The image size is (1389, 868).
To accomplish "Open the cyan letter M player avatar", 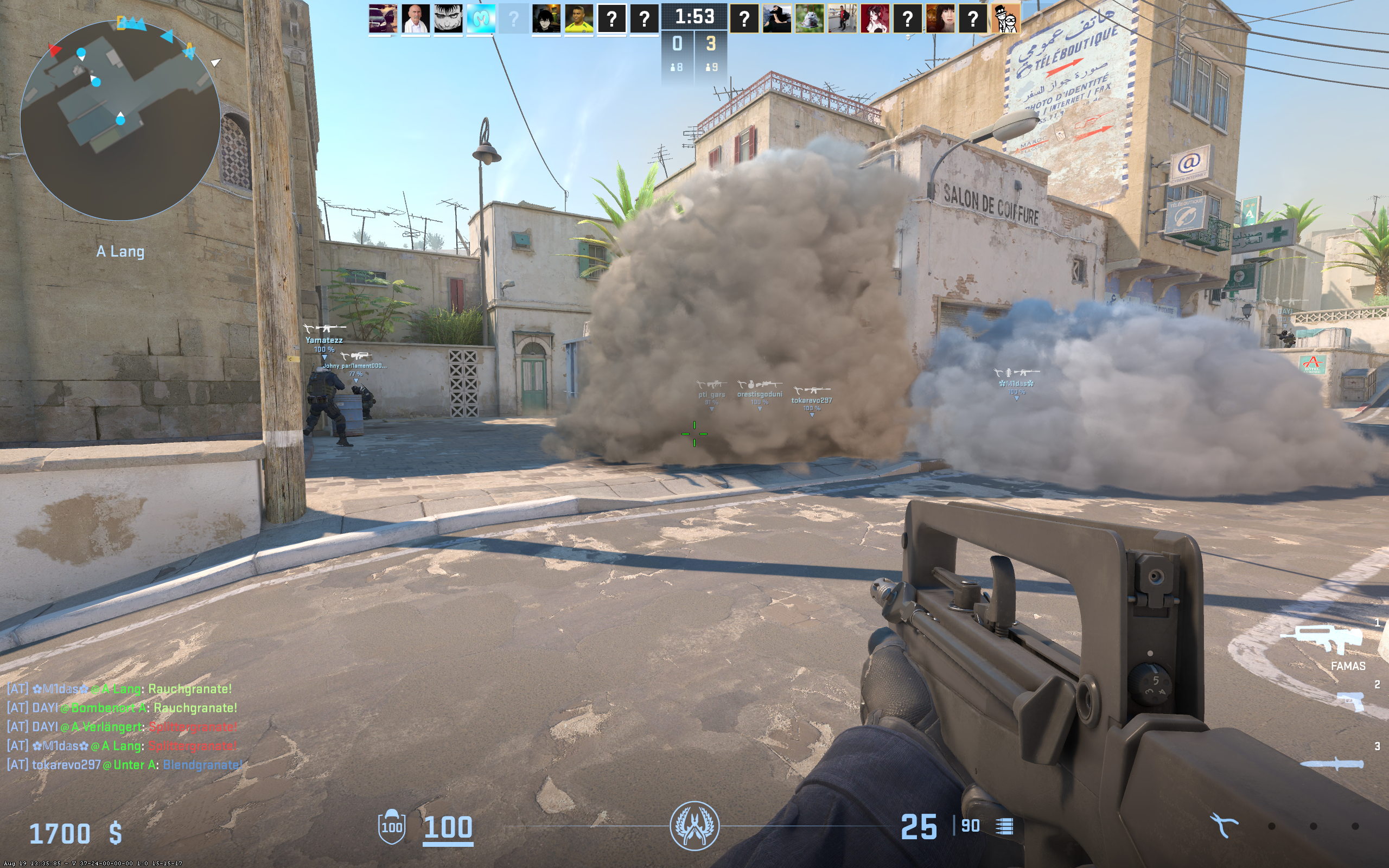I will pyautogui.click(x=480, y=19).
